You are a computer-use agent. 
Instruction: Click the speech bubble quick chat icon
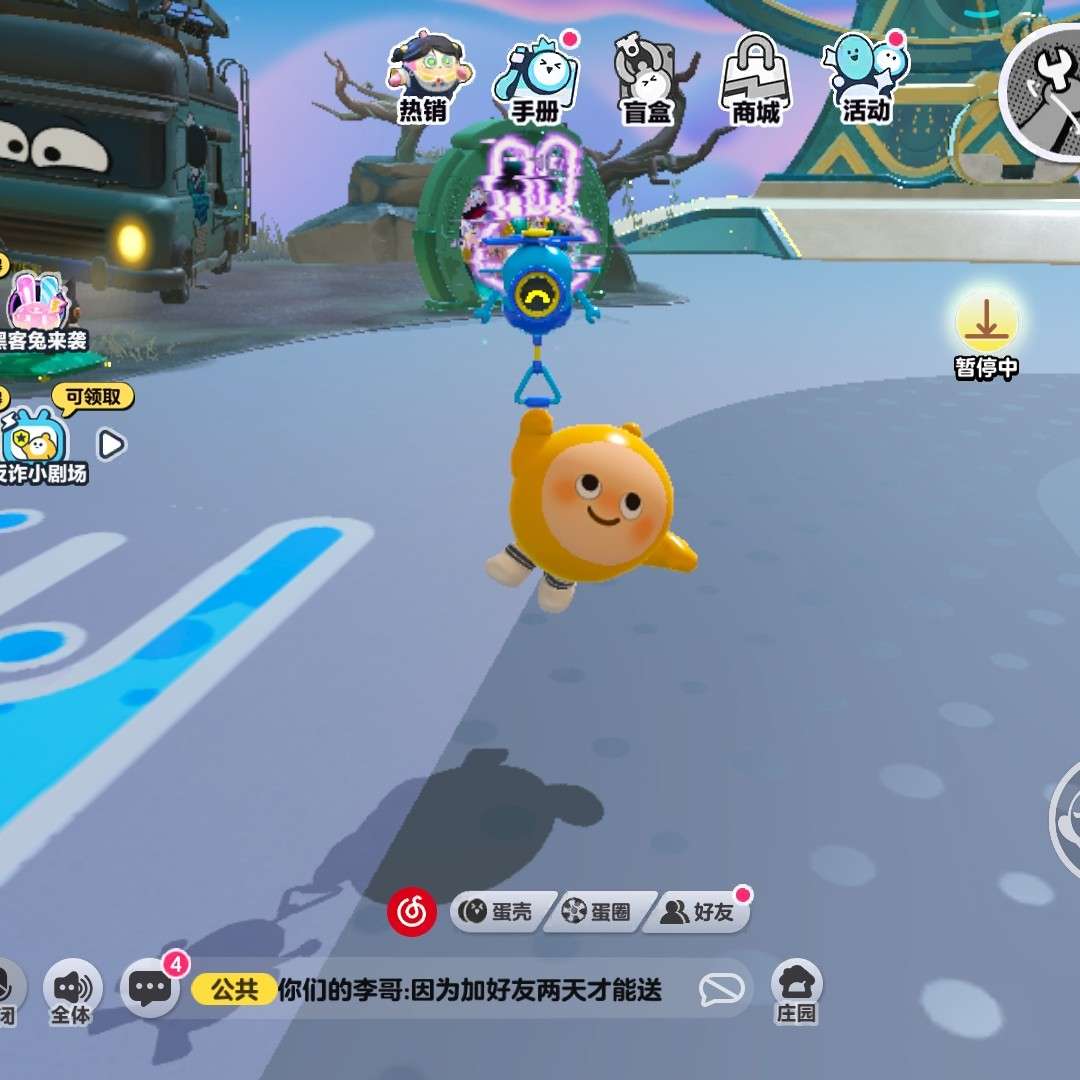click(x=721, y=990)
